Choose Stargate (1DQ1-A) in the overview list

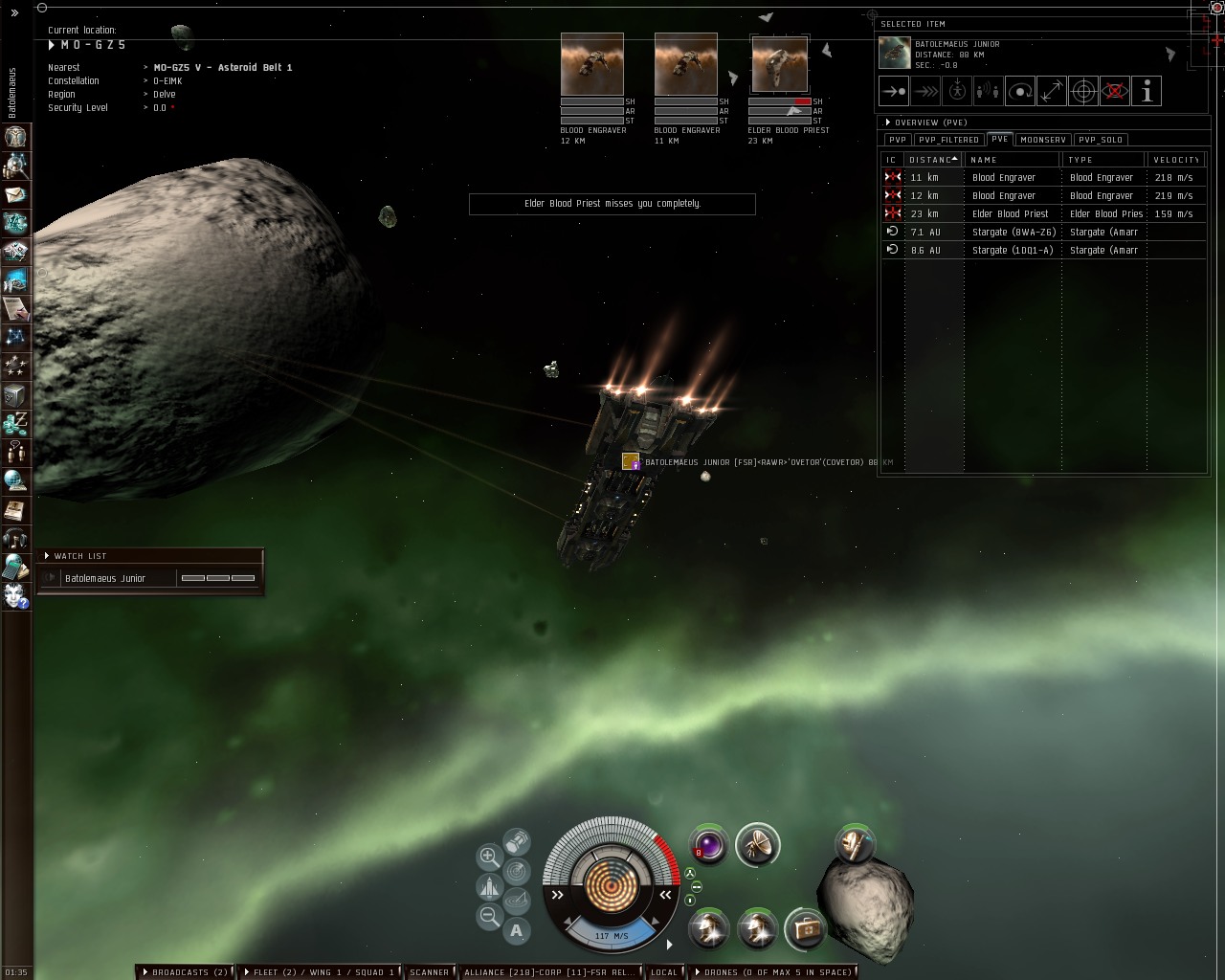click(1012, 250)
